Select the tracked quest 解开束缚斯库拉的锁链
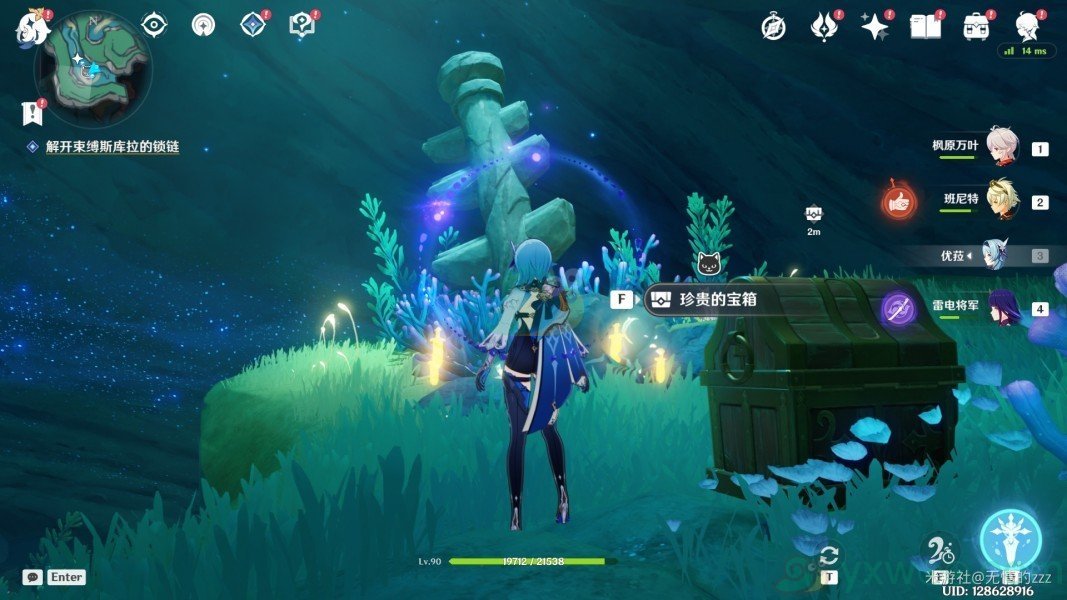This screenshot has height=600, width=1067. point(112,147)
